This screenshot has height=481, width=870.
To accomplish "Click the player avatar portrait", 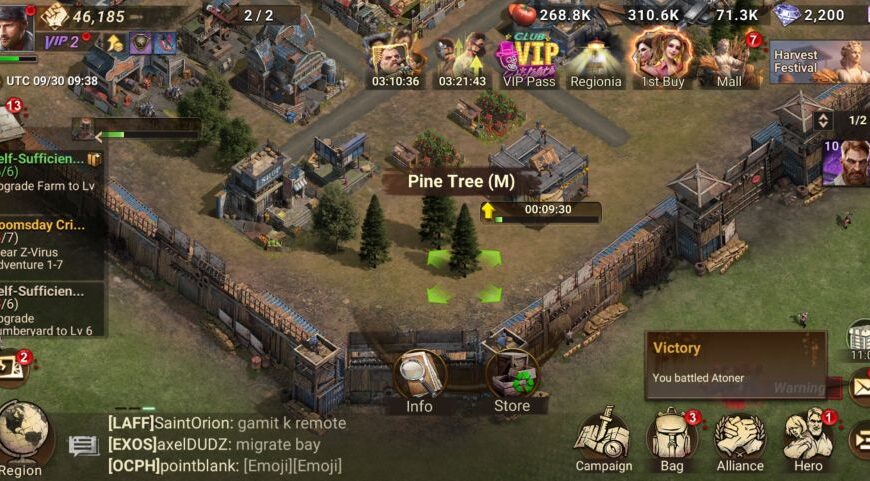I will point(17,27).
